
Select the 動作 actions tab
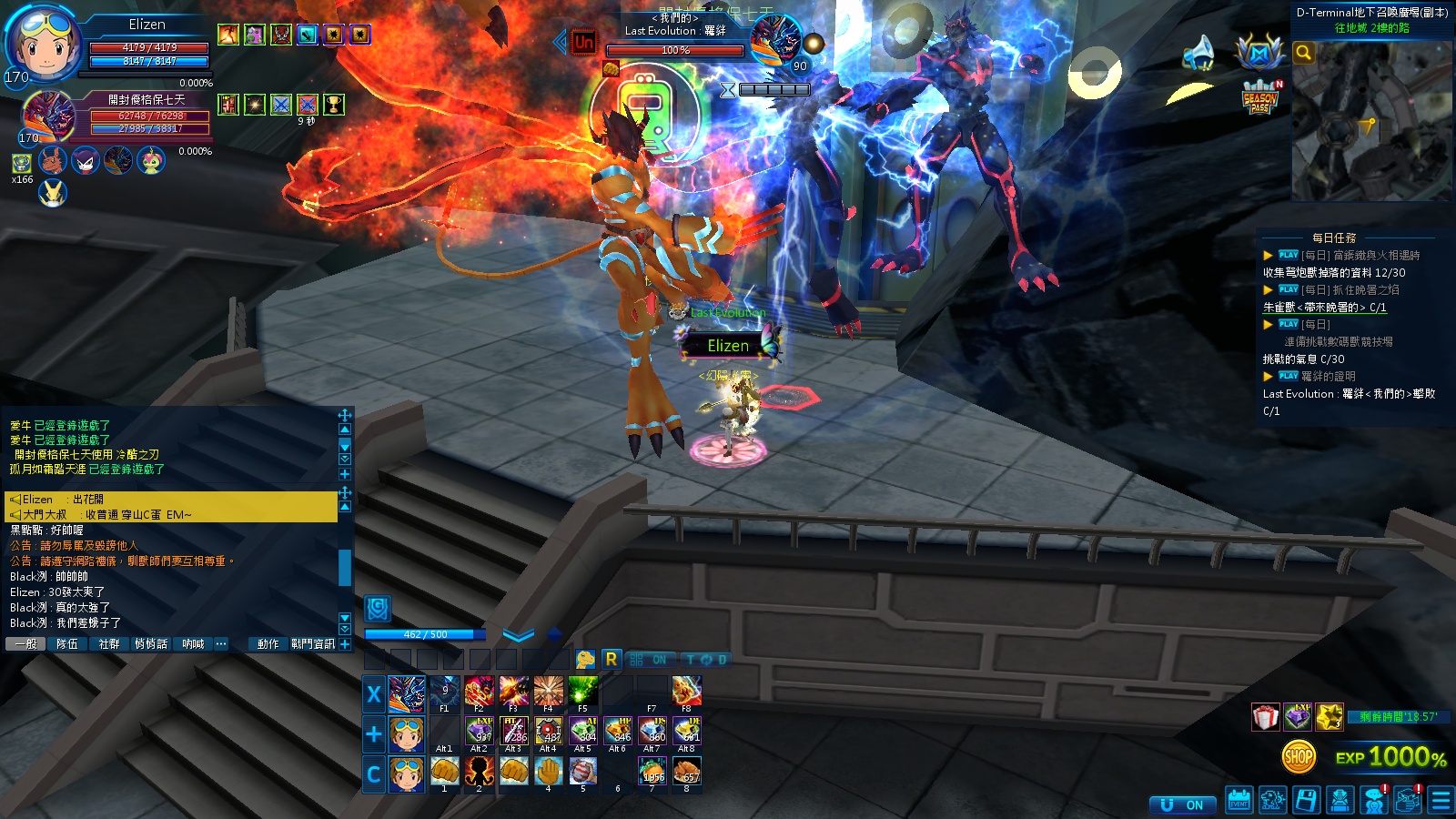[268, 643]
